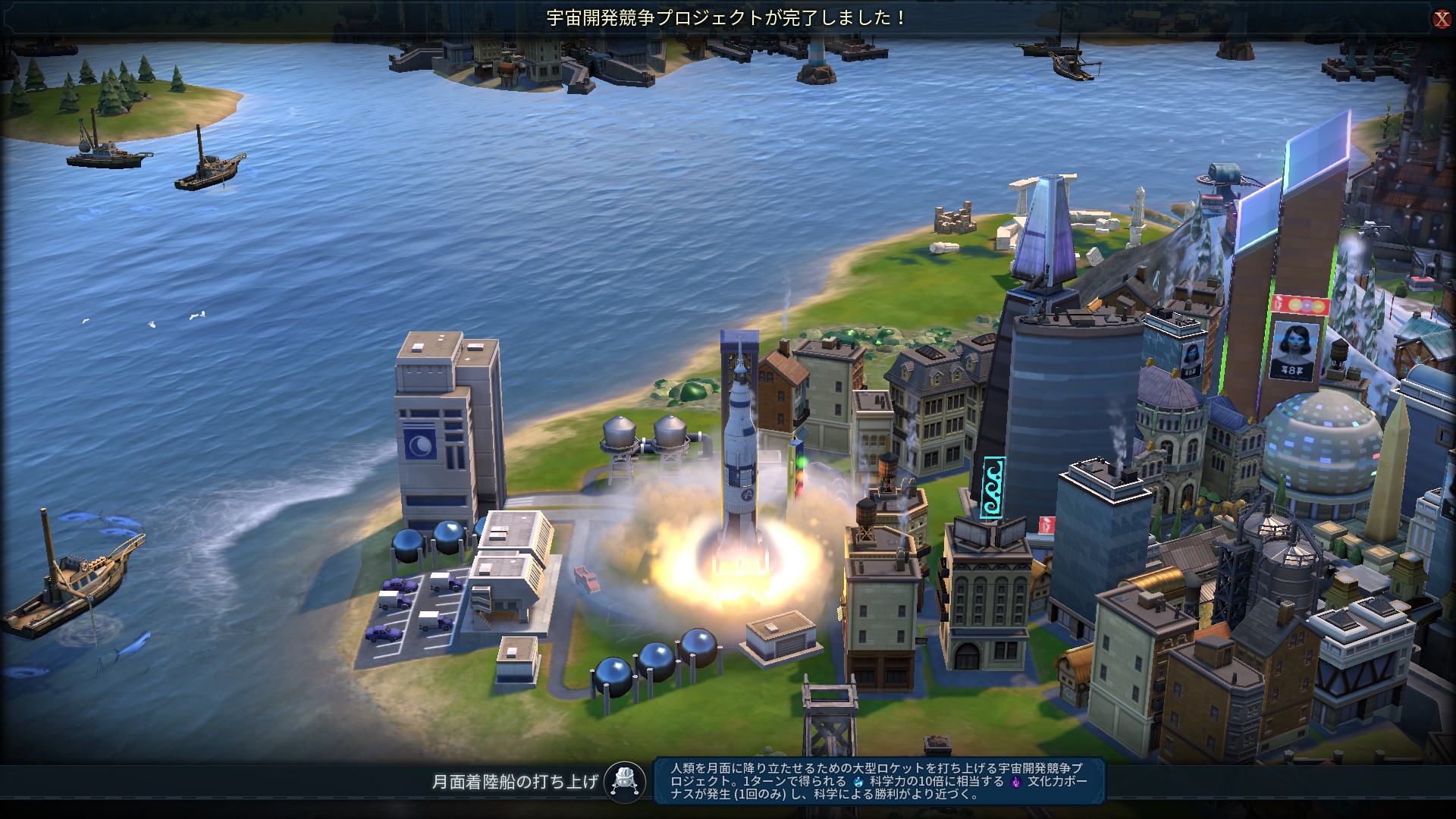This screenshot has height=819, width=1456.
Task: Close the space race project cinematic
Action: [x=1441, y=19]
